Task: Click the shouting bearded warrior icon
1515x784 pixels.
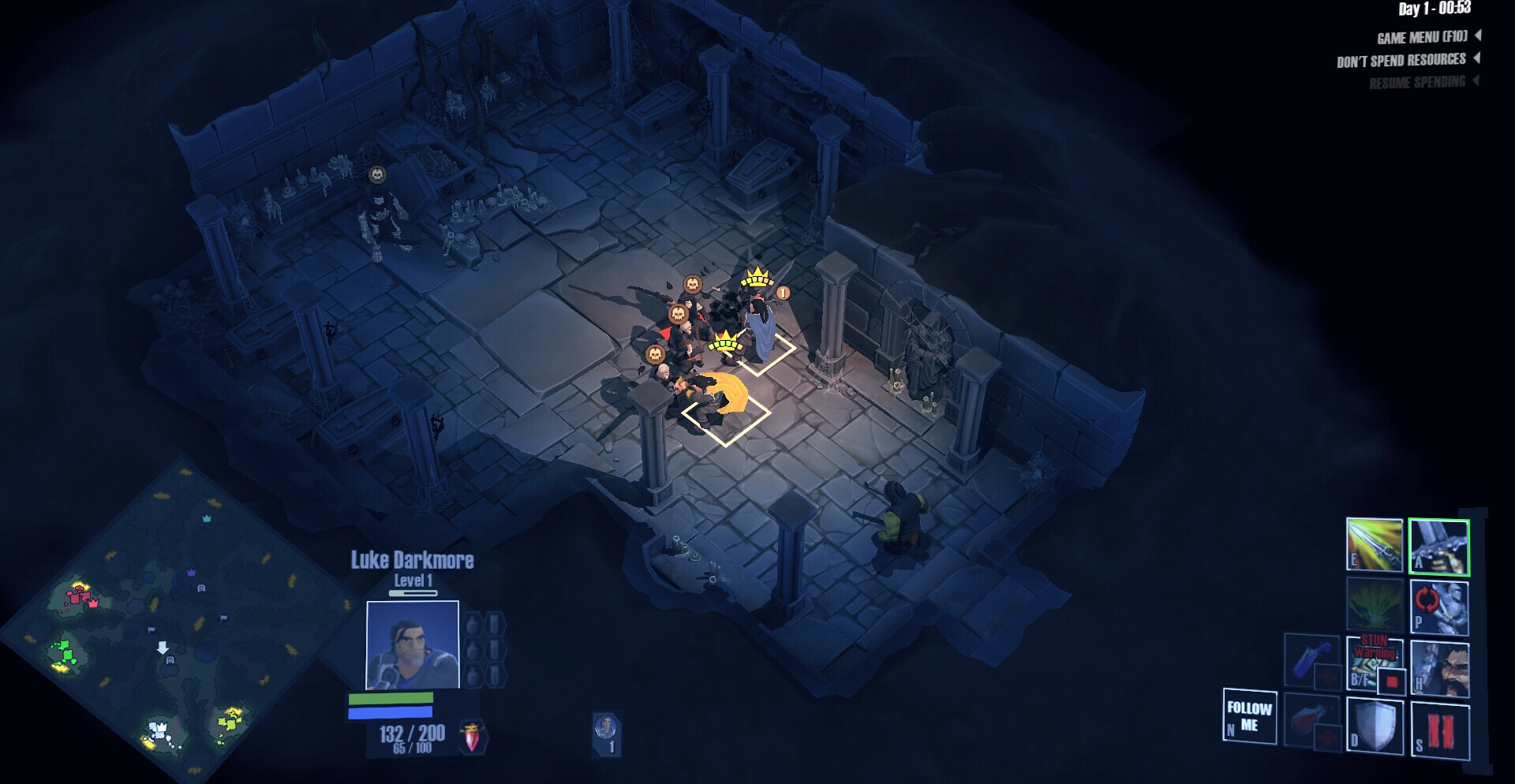Action: pos(1439,668)
